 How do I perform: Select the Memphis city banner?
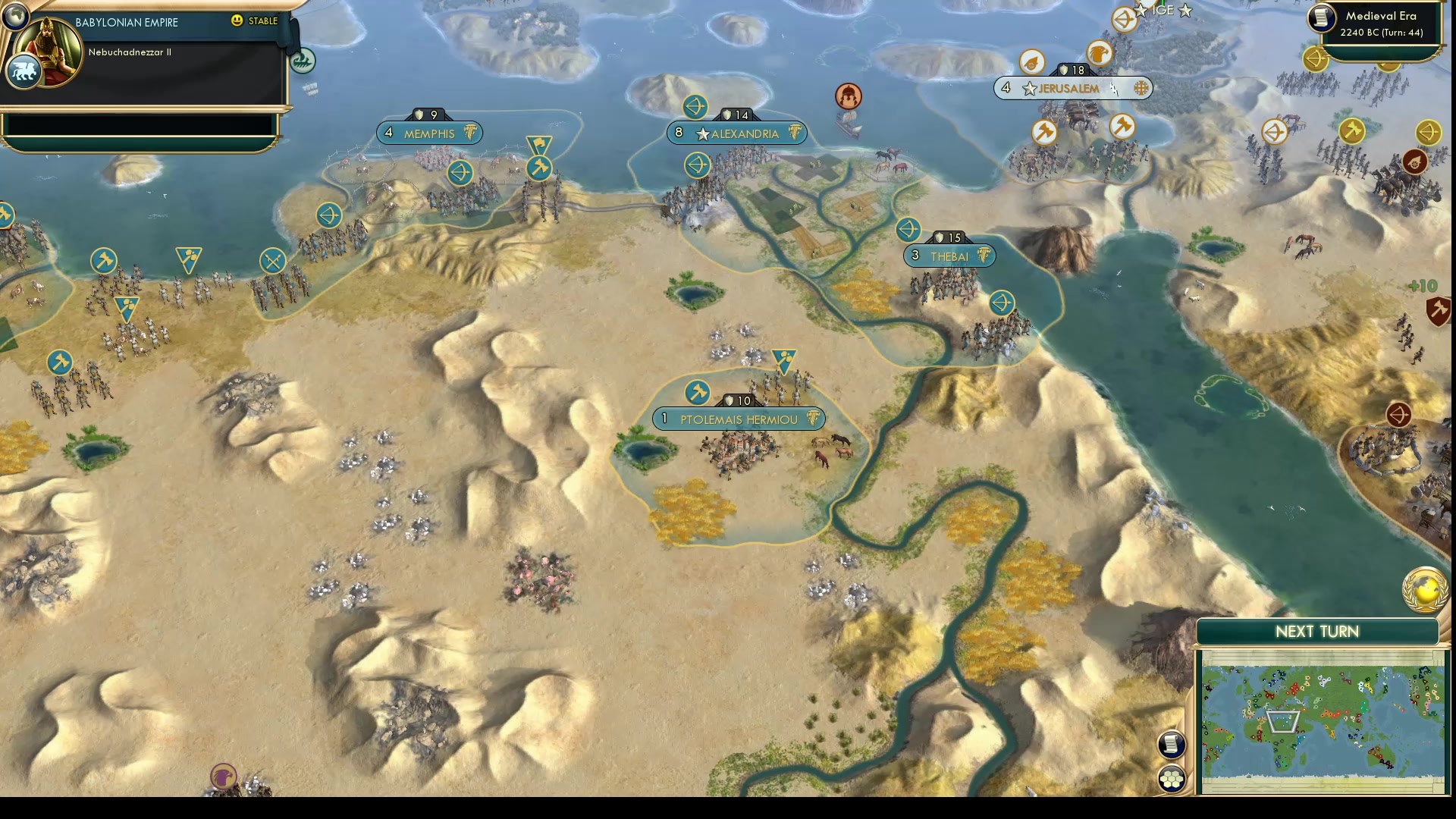point(428,133)
